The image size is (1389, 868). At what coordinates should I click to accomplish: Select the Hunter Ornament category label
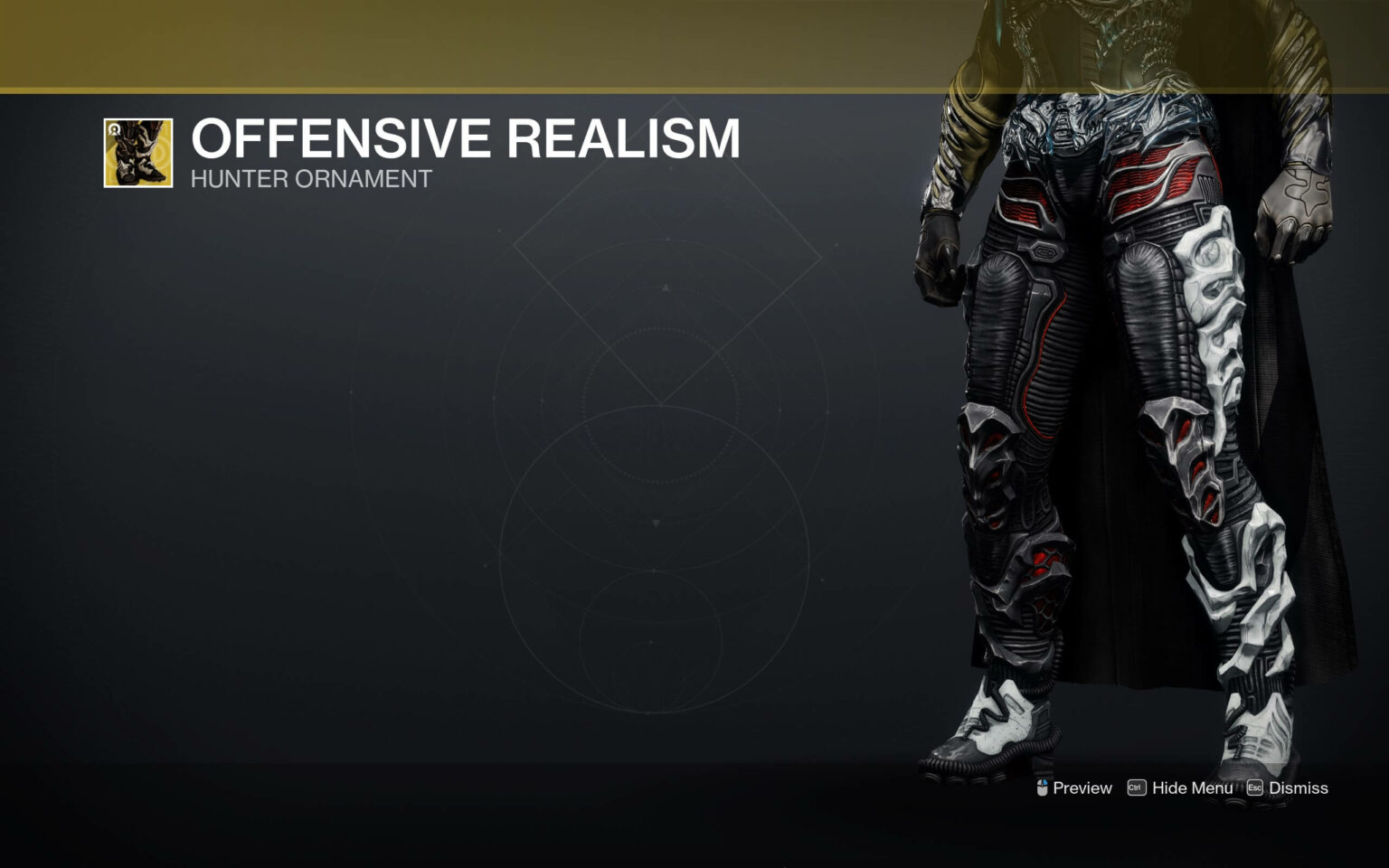(x=308, y=179)
